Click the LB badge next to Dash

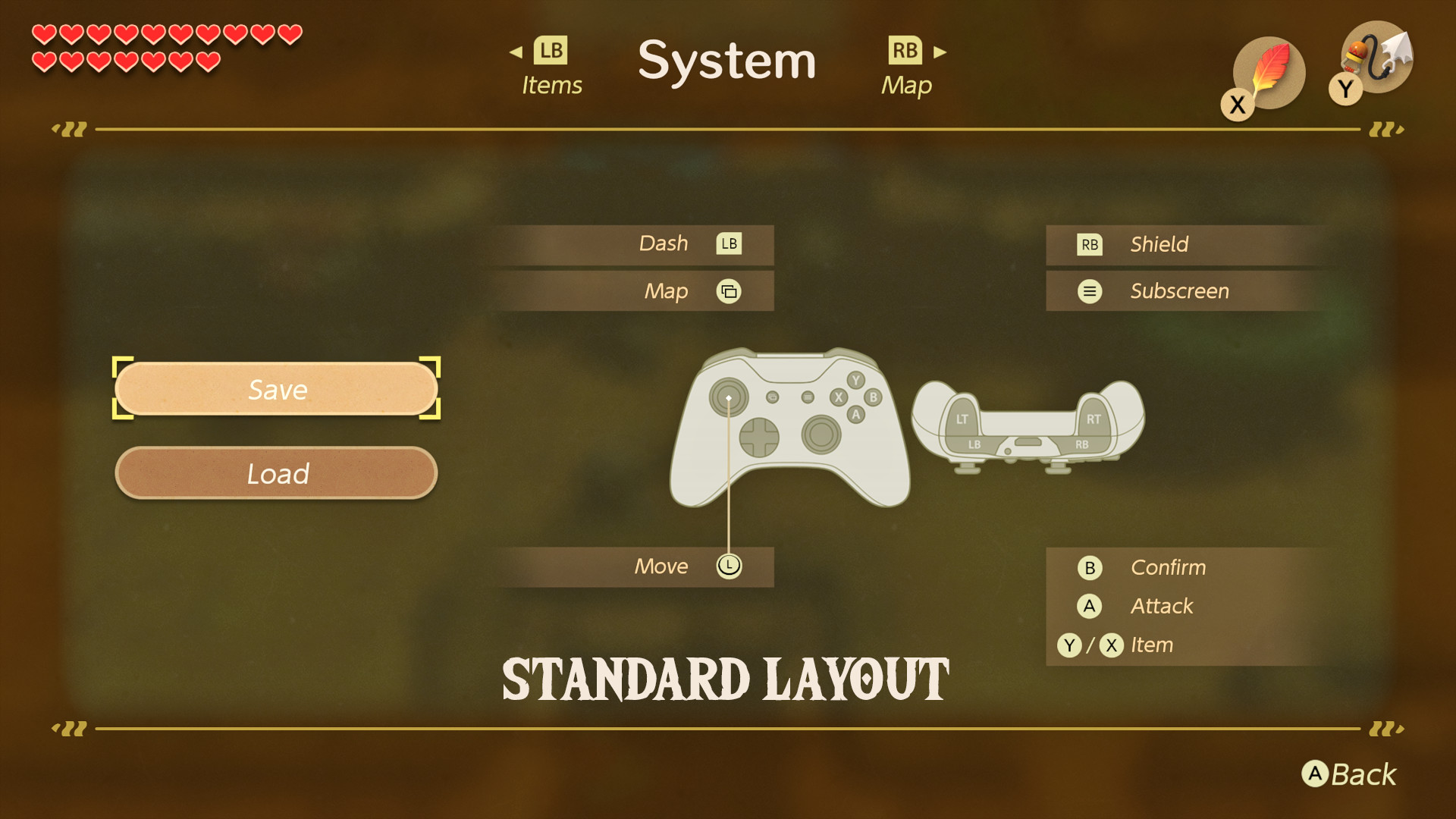[728, 243]
